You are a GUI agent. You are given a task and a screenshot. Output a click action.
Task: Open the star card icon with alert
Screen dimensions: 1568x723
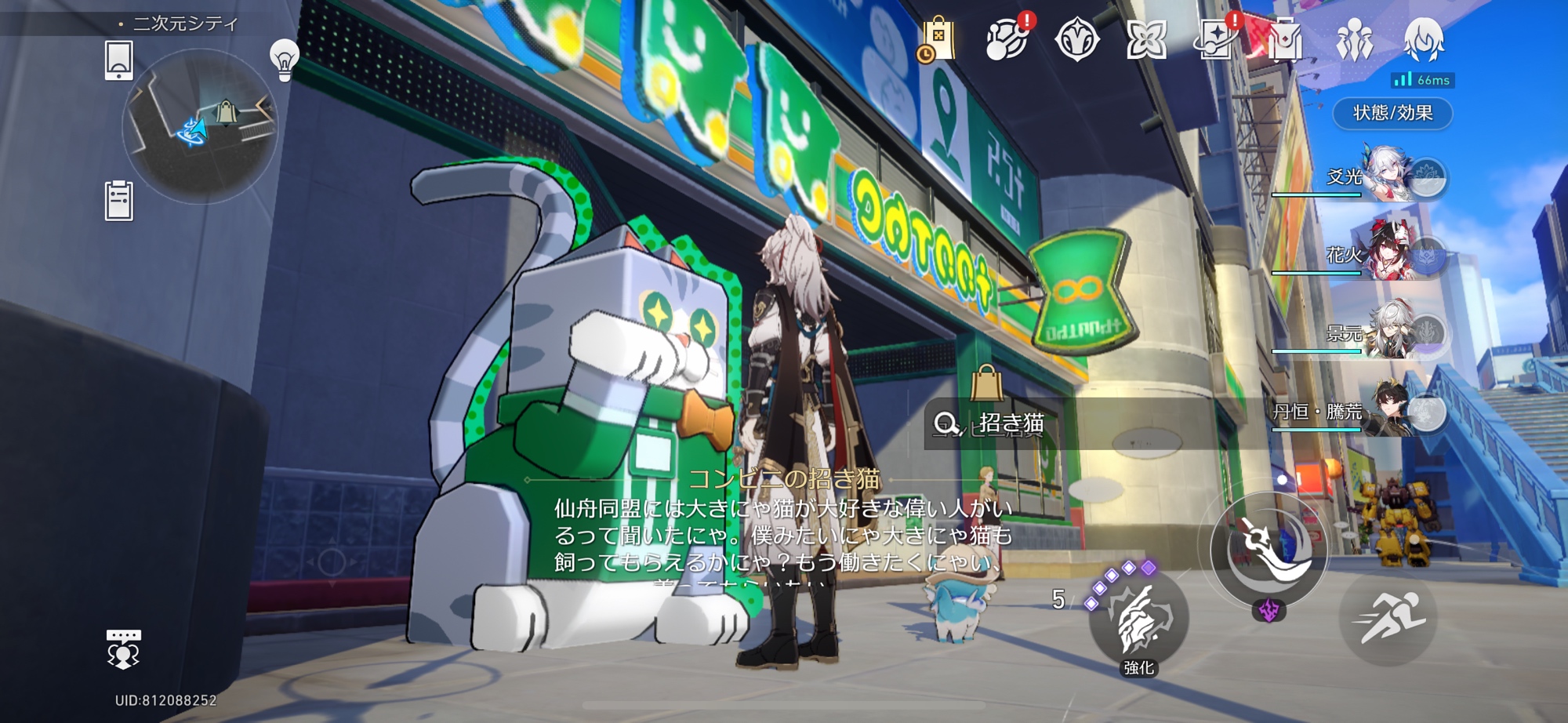pos(1215,39)
